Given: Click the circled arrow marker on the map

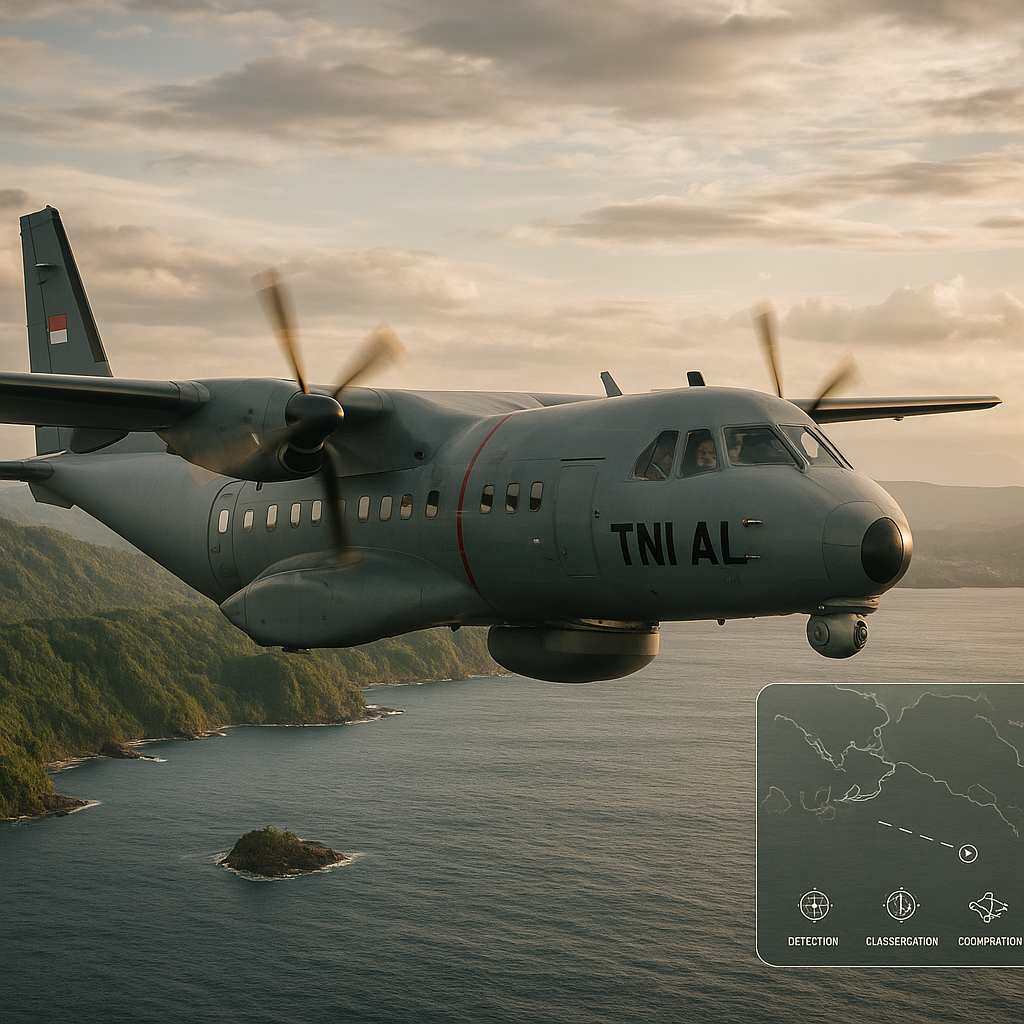Looking at the screenshot, I should (x=967, y=853).
